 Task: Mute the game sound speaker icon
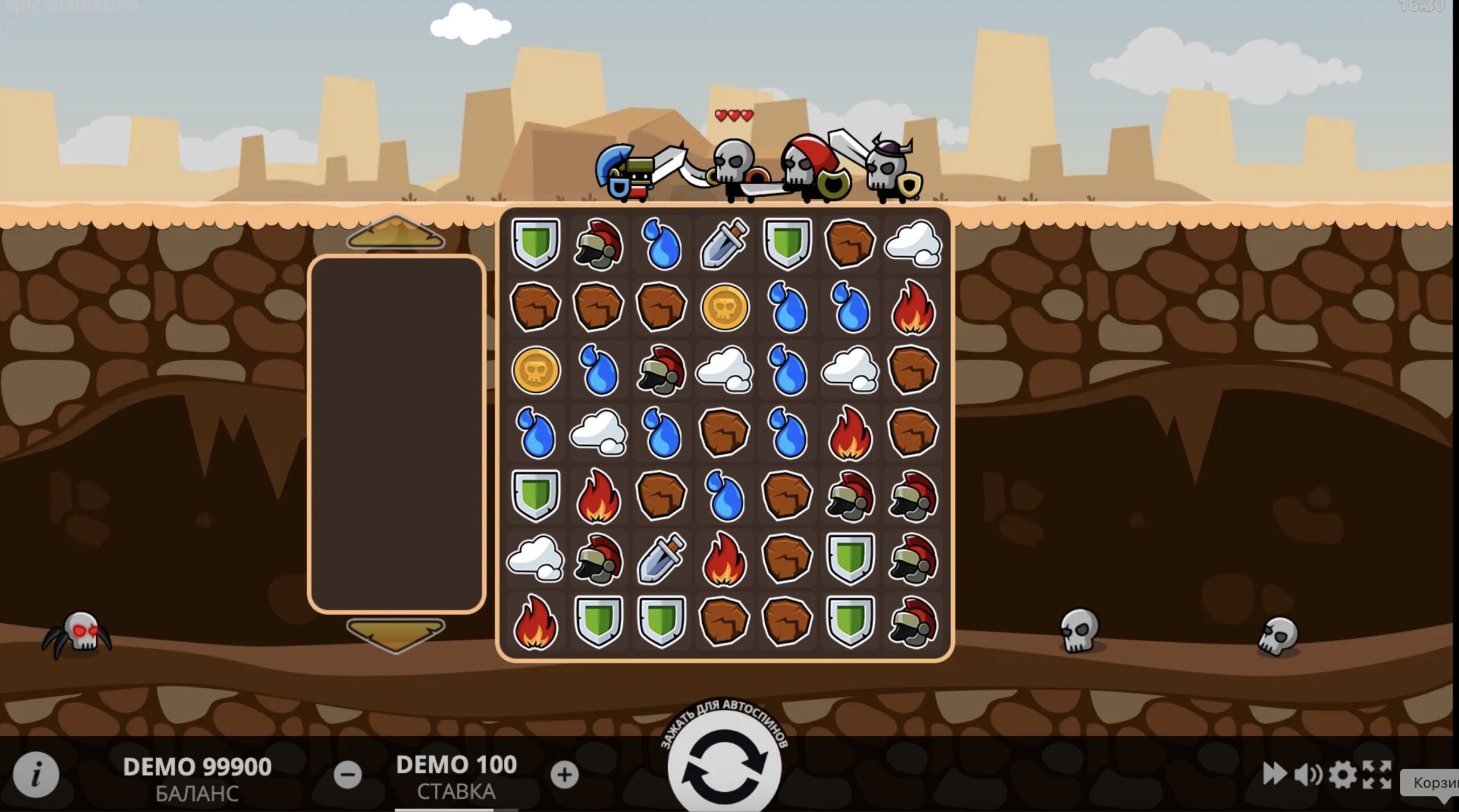[x=1308, y=774]
